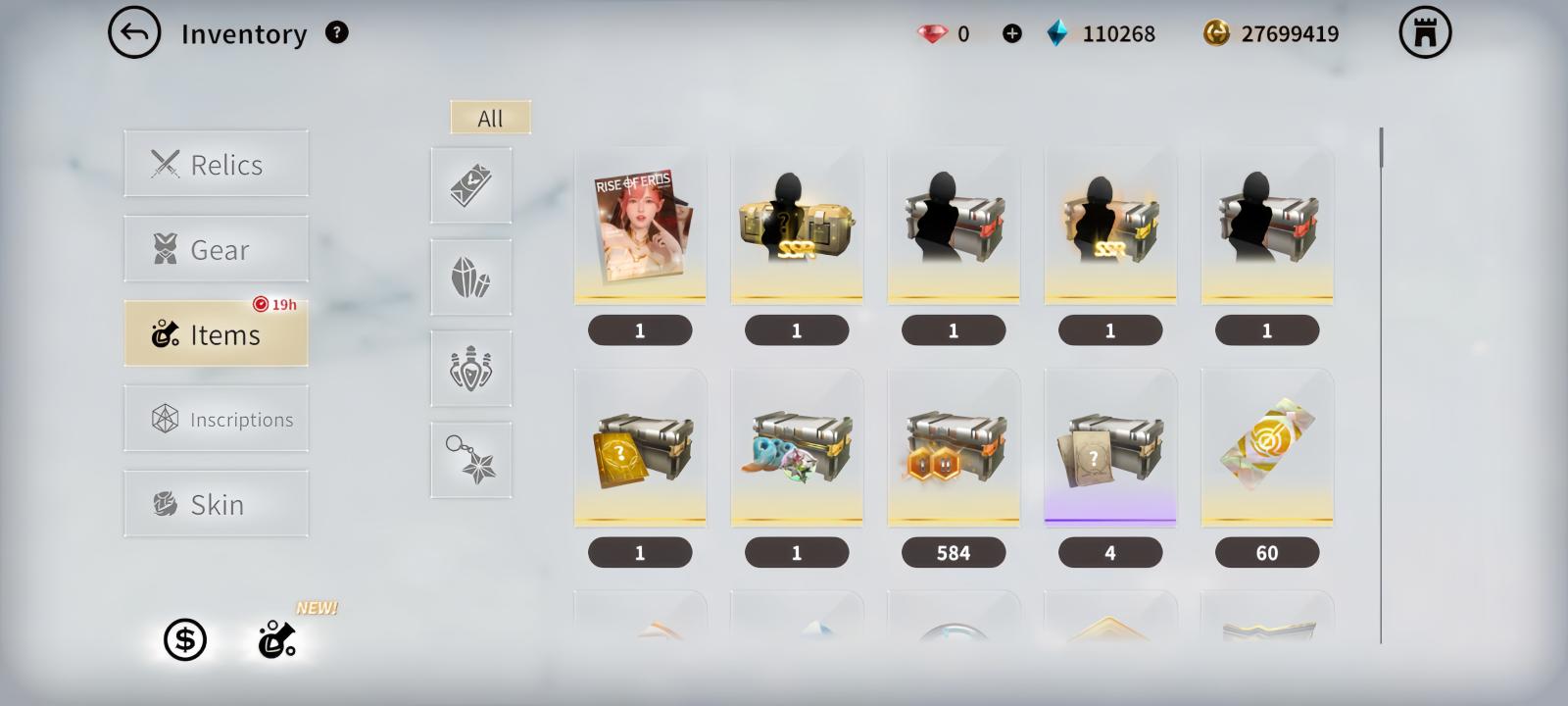Image resolution: width=1568 pixels, height=706 pixels.
Task: Filter items by potion bottles category
Action: pyautogui.click(x=470, y=369)
